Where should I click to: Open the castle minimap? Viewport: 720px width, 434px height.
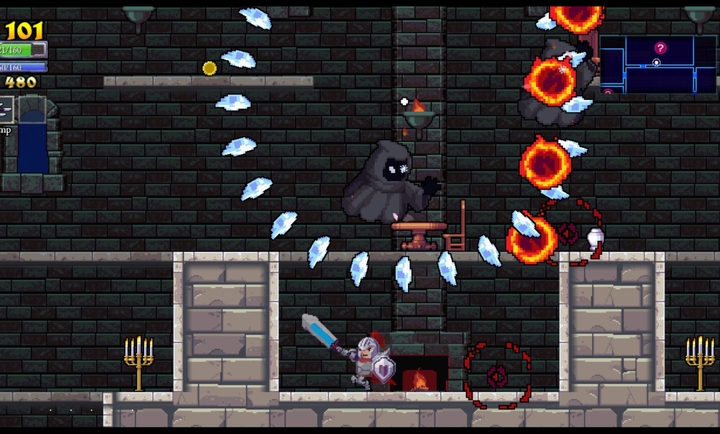pos(657,64)
